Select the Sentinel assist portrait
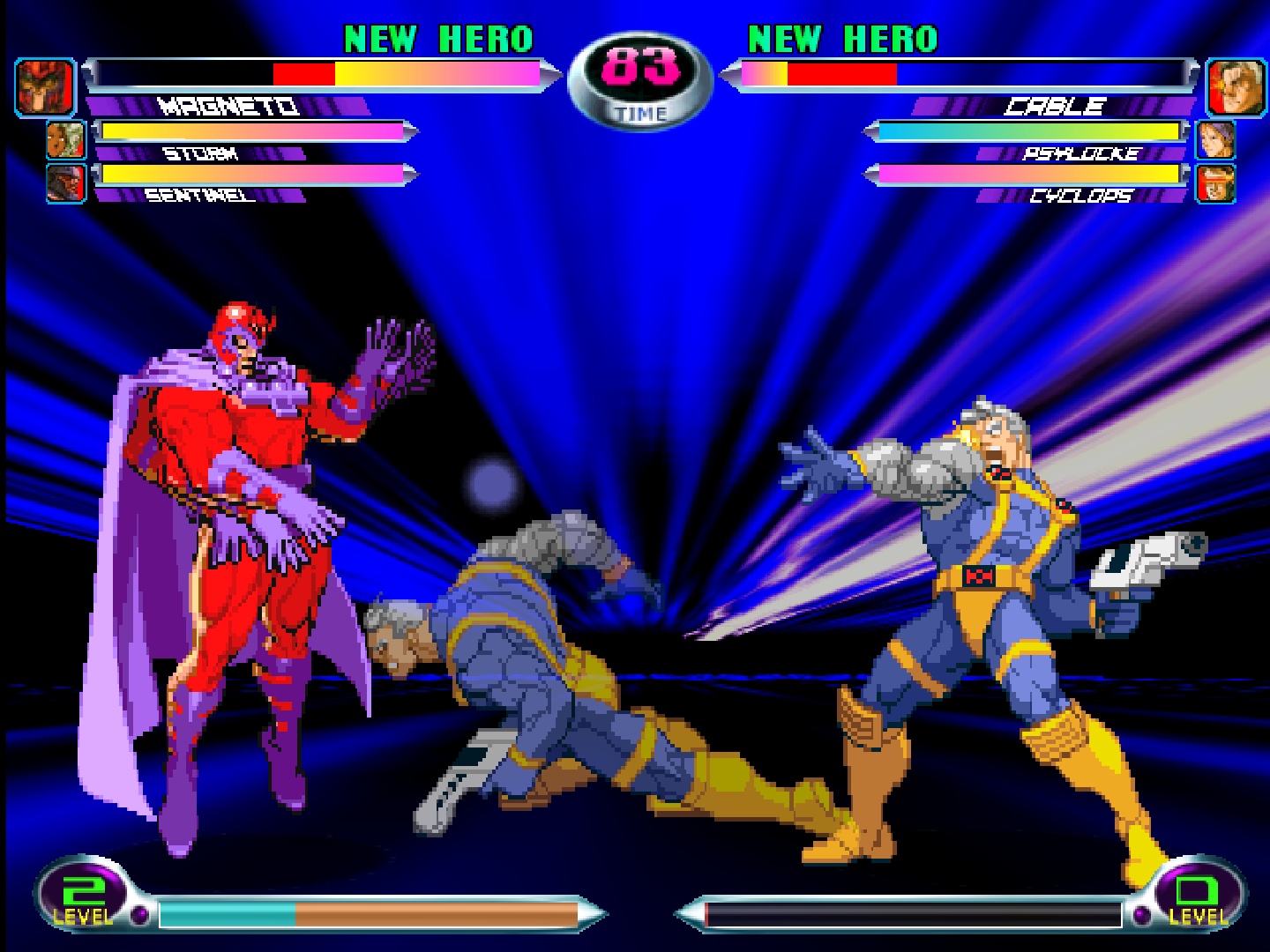Screen dimensions: 1270x952 [x=65, y=182]
